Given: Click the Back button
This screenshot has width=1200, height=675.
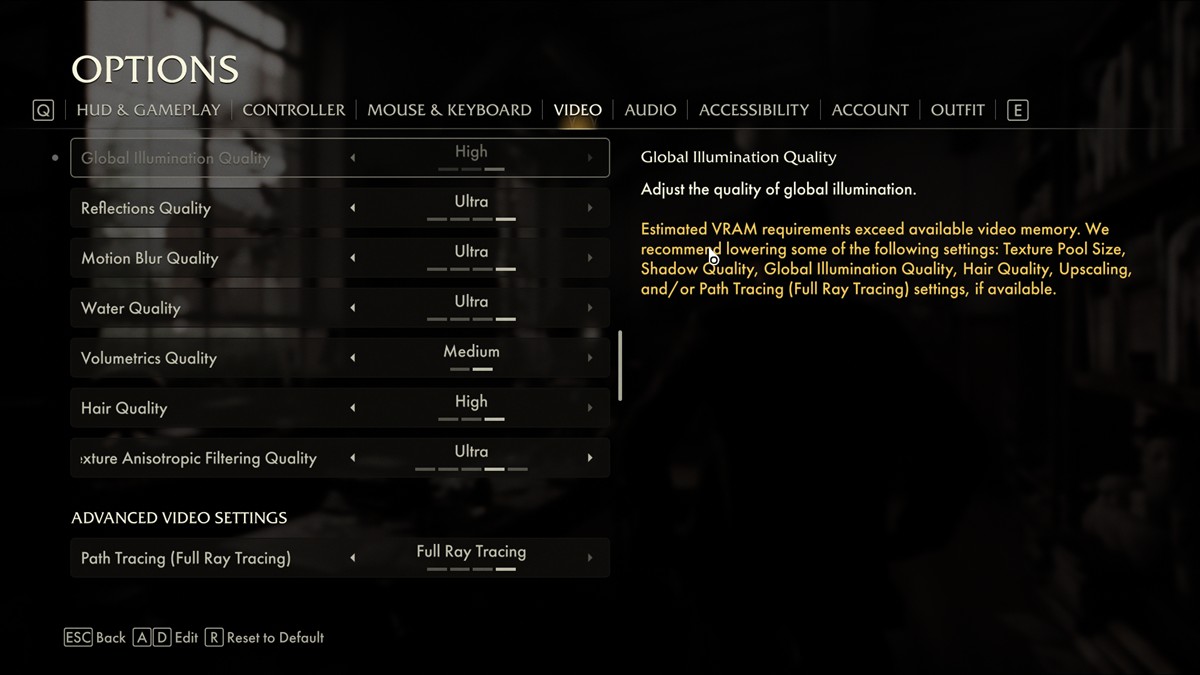Looking at the screenshot, I should (96, 637).
